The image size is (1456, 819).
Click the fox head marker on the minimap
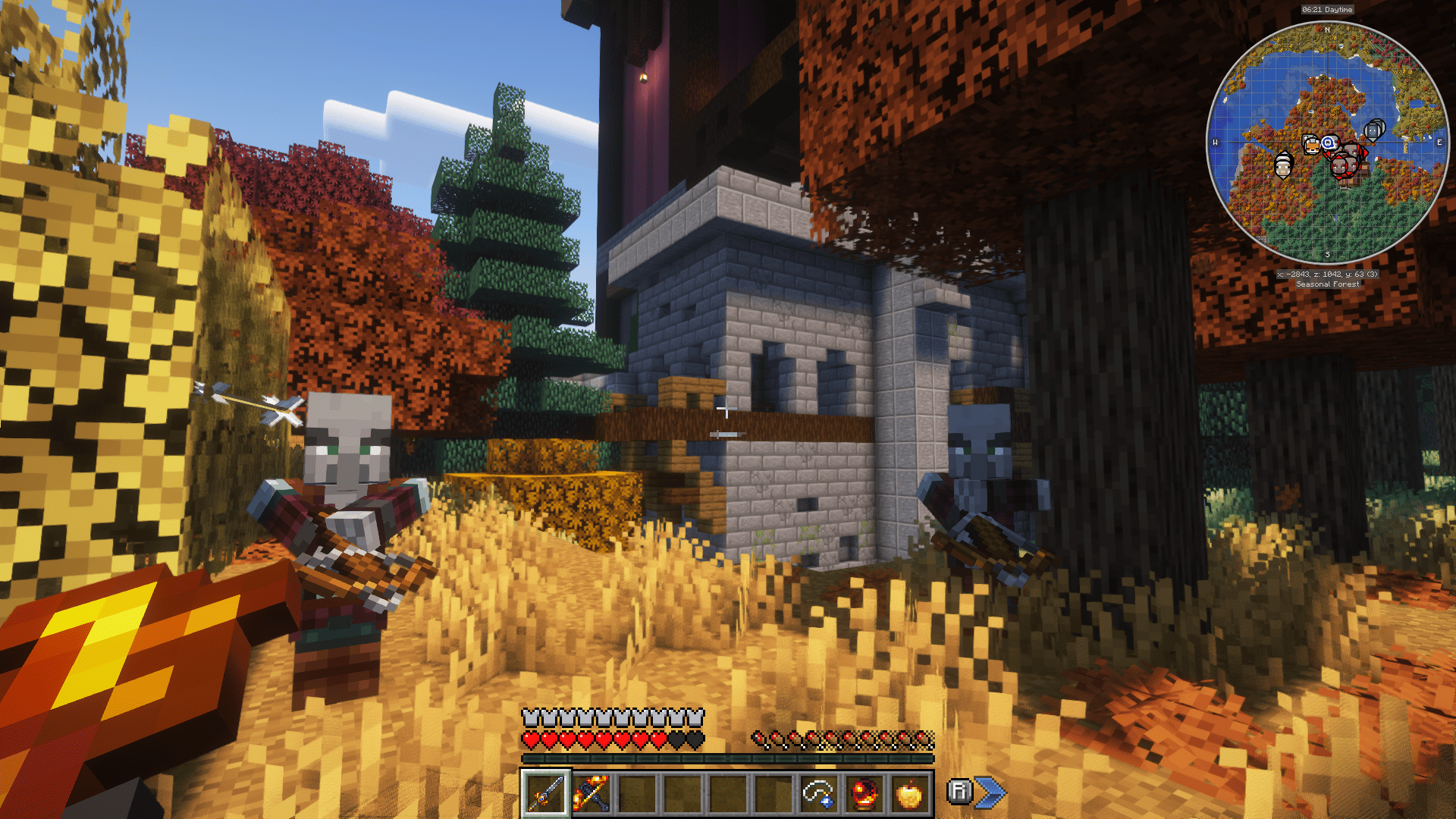click(1312, 146)
